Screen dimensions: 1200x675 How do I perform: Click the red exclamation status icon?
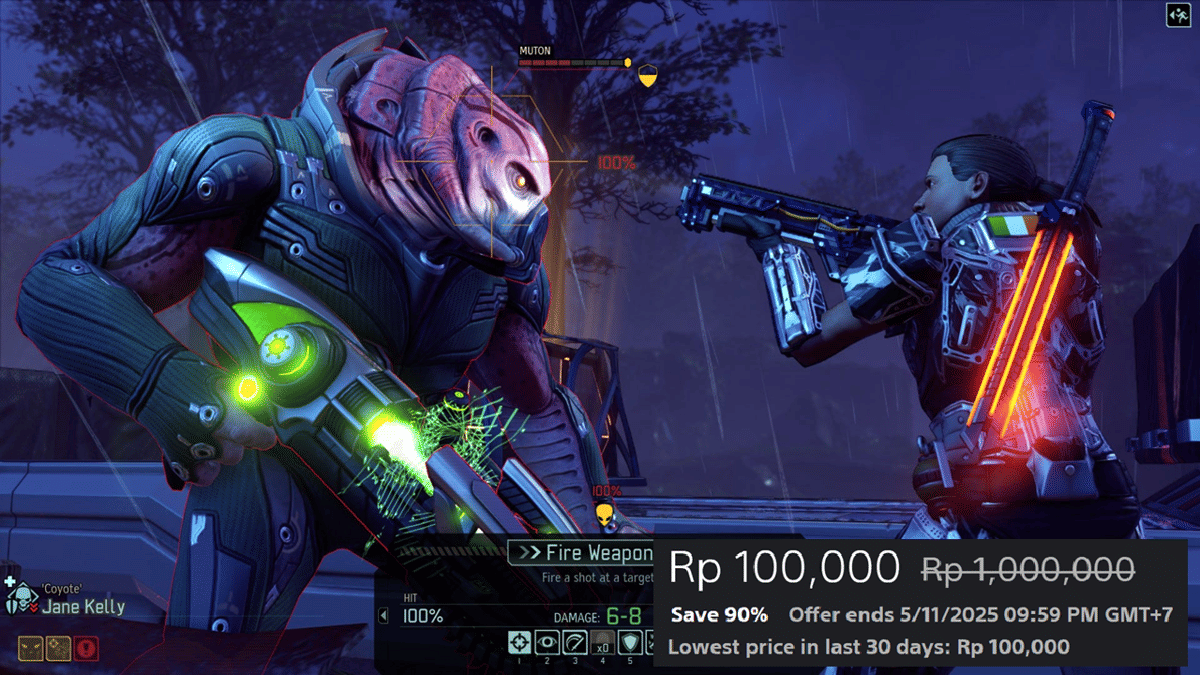click(x=87, y=648)
